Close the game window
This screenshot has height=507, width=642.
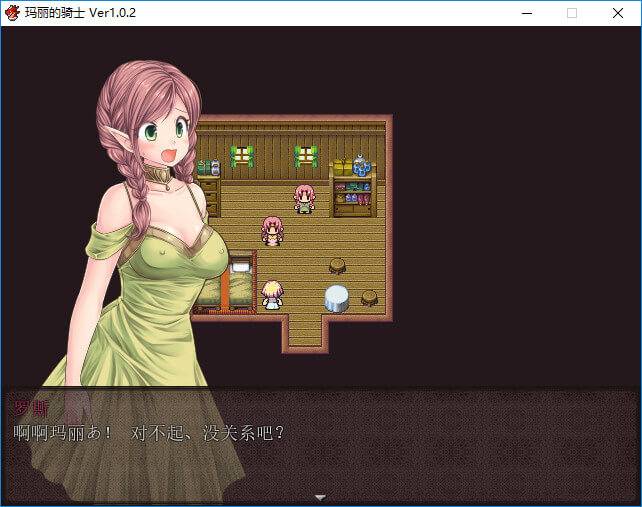(x=618, y=13)
